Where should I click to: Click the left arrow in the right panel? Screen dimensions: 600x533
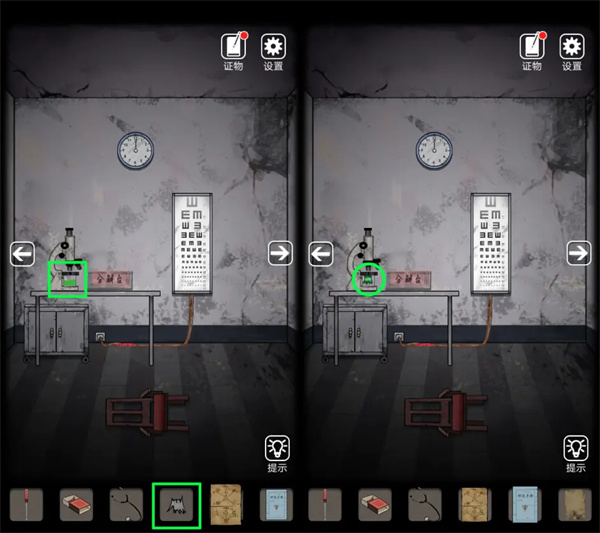coord(321,254)
